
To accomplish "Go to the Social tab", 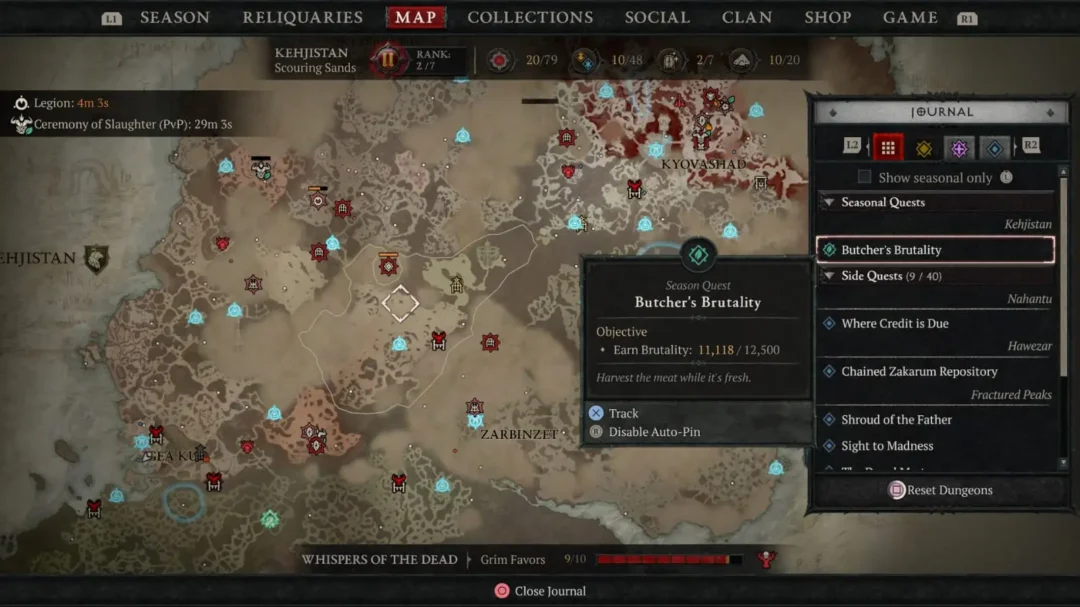I will 657,17.
